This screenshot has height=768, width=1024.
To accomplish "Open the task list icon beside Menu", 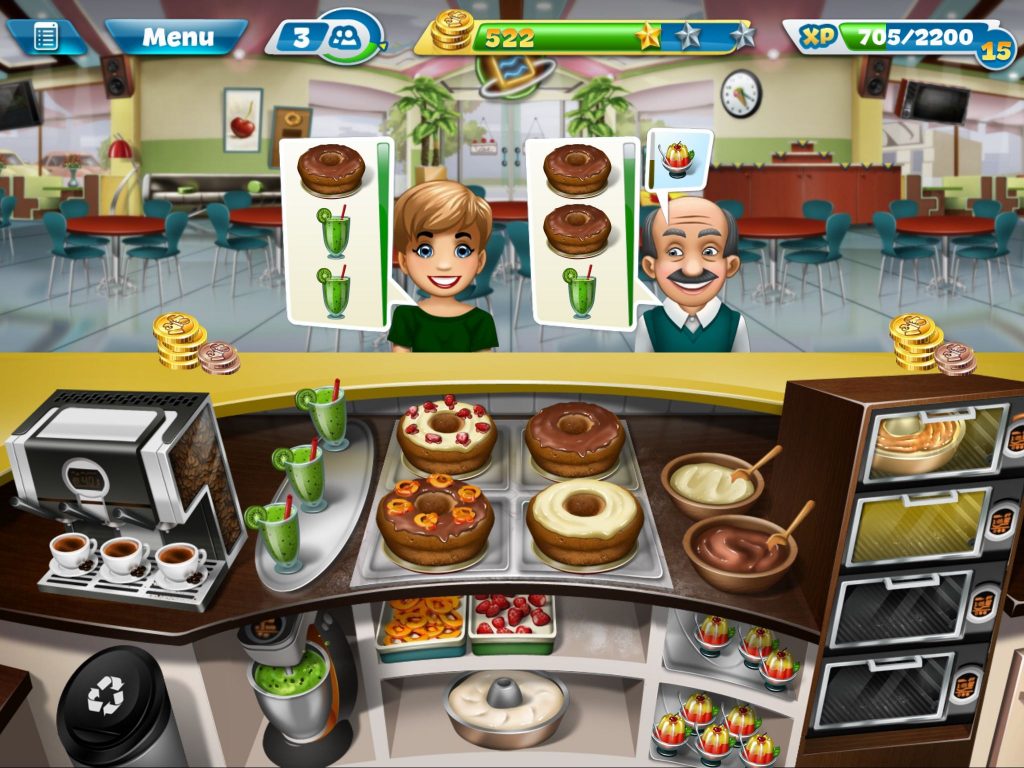I will (46, 38).
